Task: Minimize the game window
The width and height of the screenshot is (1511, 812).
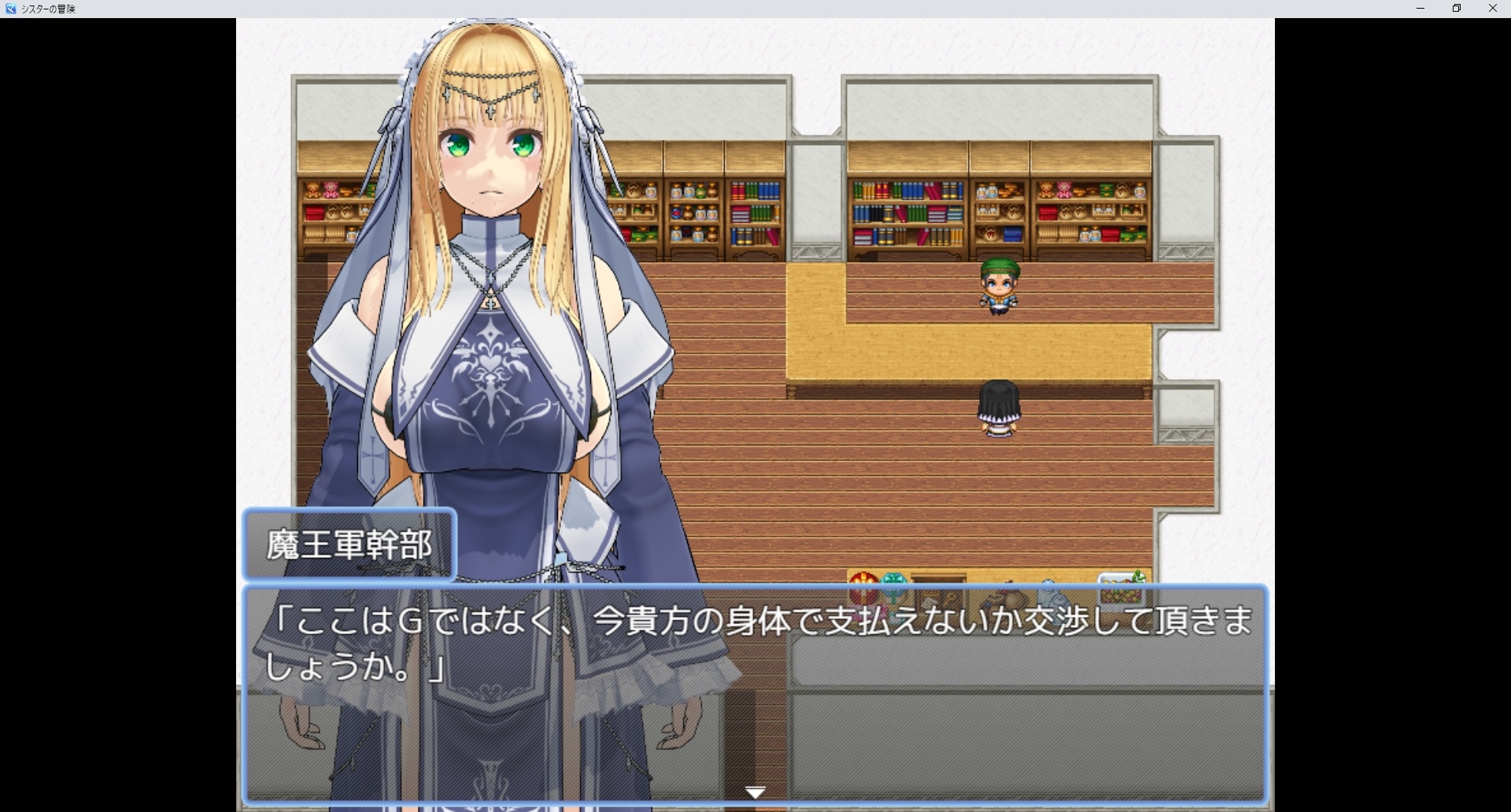Action: (1420, 9)
